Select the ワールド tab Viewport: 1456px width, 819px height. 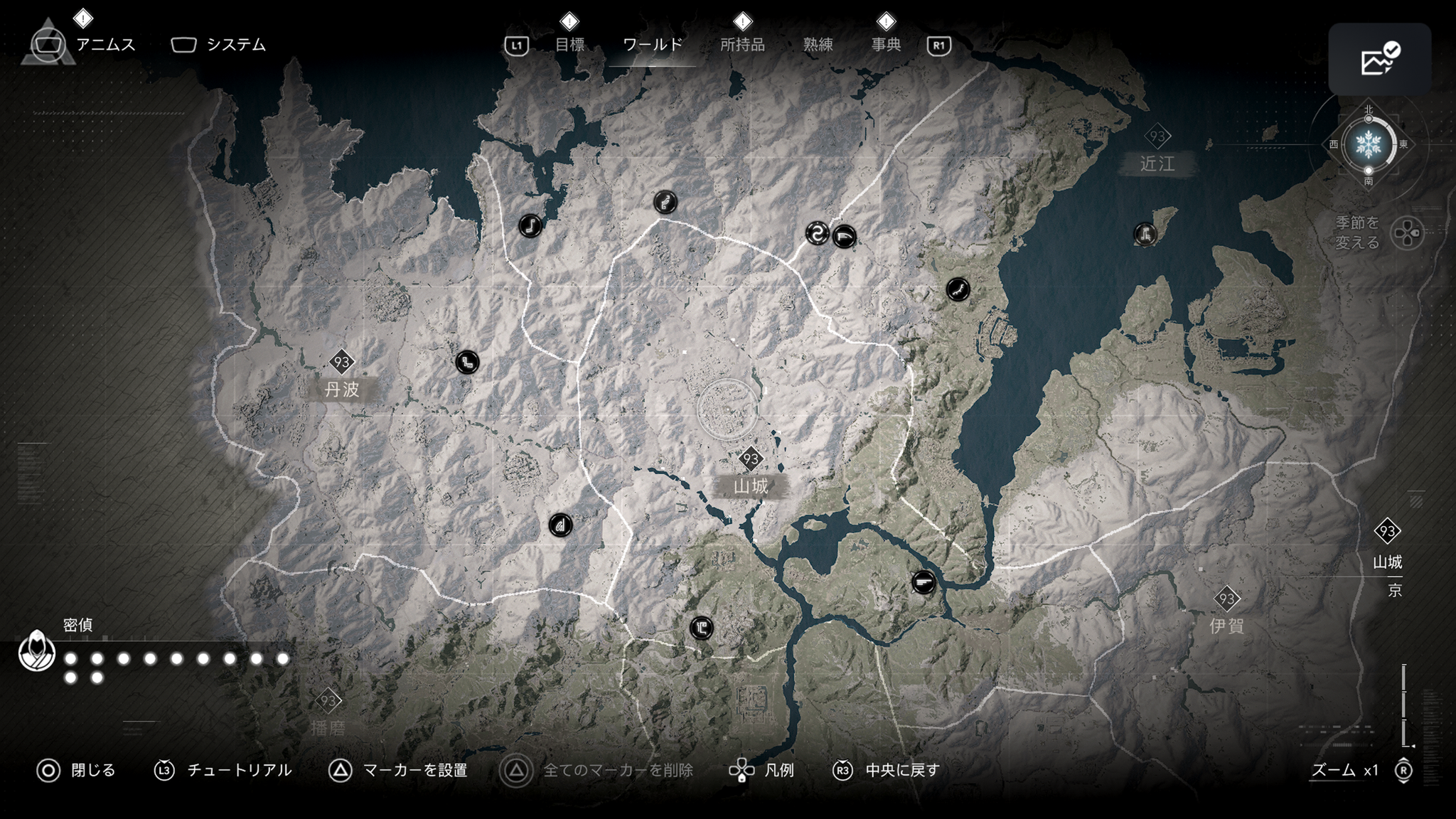point(652,45)
